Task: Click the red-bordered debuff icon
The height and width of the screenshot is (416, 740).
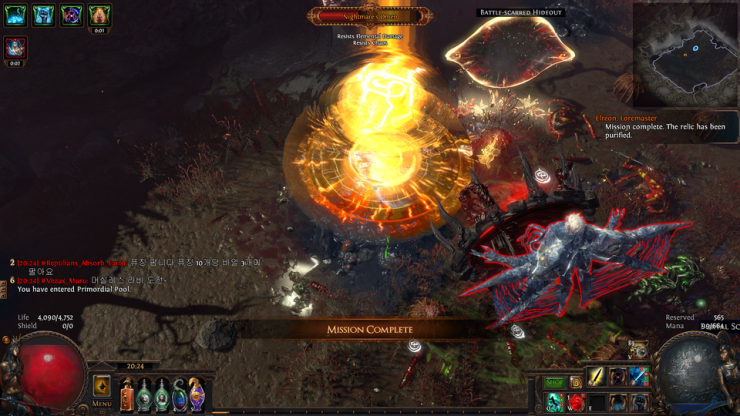Action: click(15, 47)
